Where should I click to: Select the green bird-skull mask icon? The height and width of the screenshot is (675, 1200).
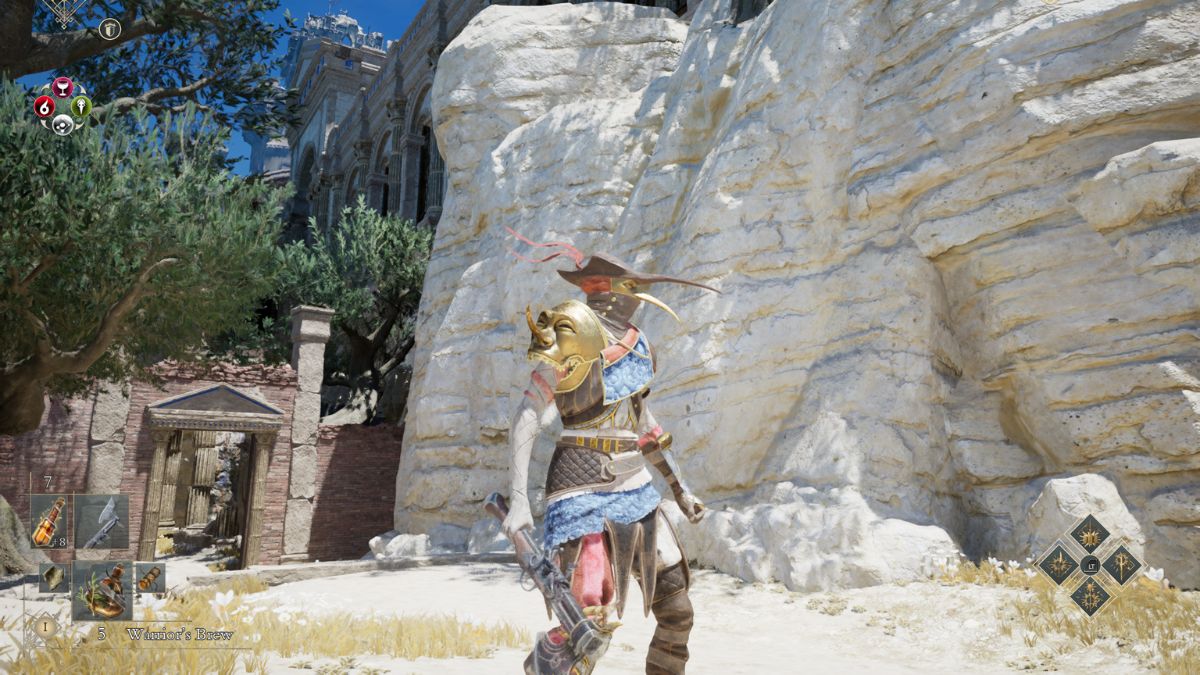coord(82,106)
